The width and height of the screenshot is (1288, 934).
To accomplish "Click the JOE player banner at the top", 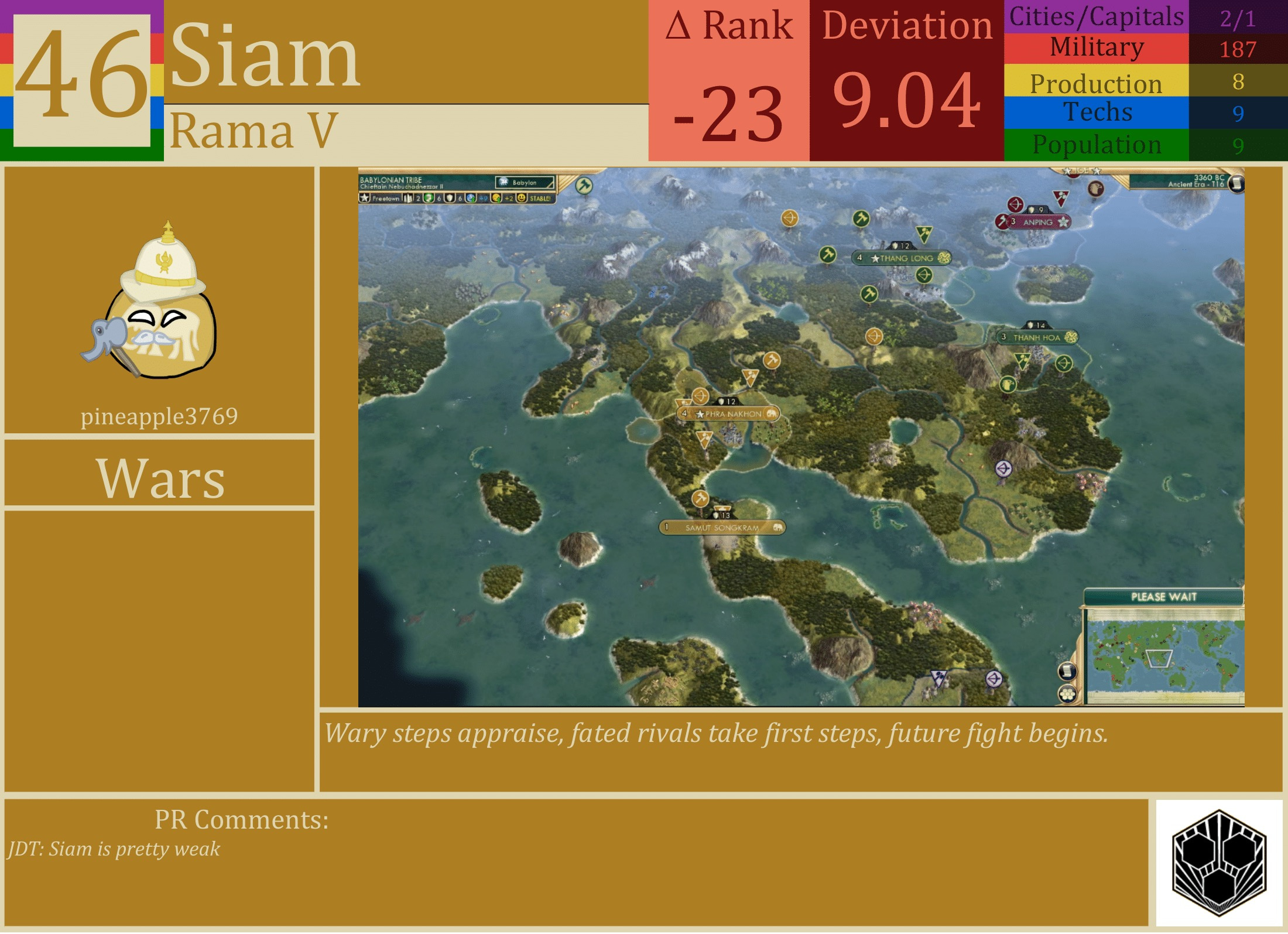I will (x=1080, y=170).
